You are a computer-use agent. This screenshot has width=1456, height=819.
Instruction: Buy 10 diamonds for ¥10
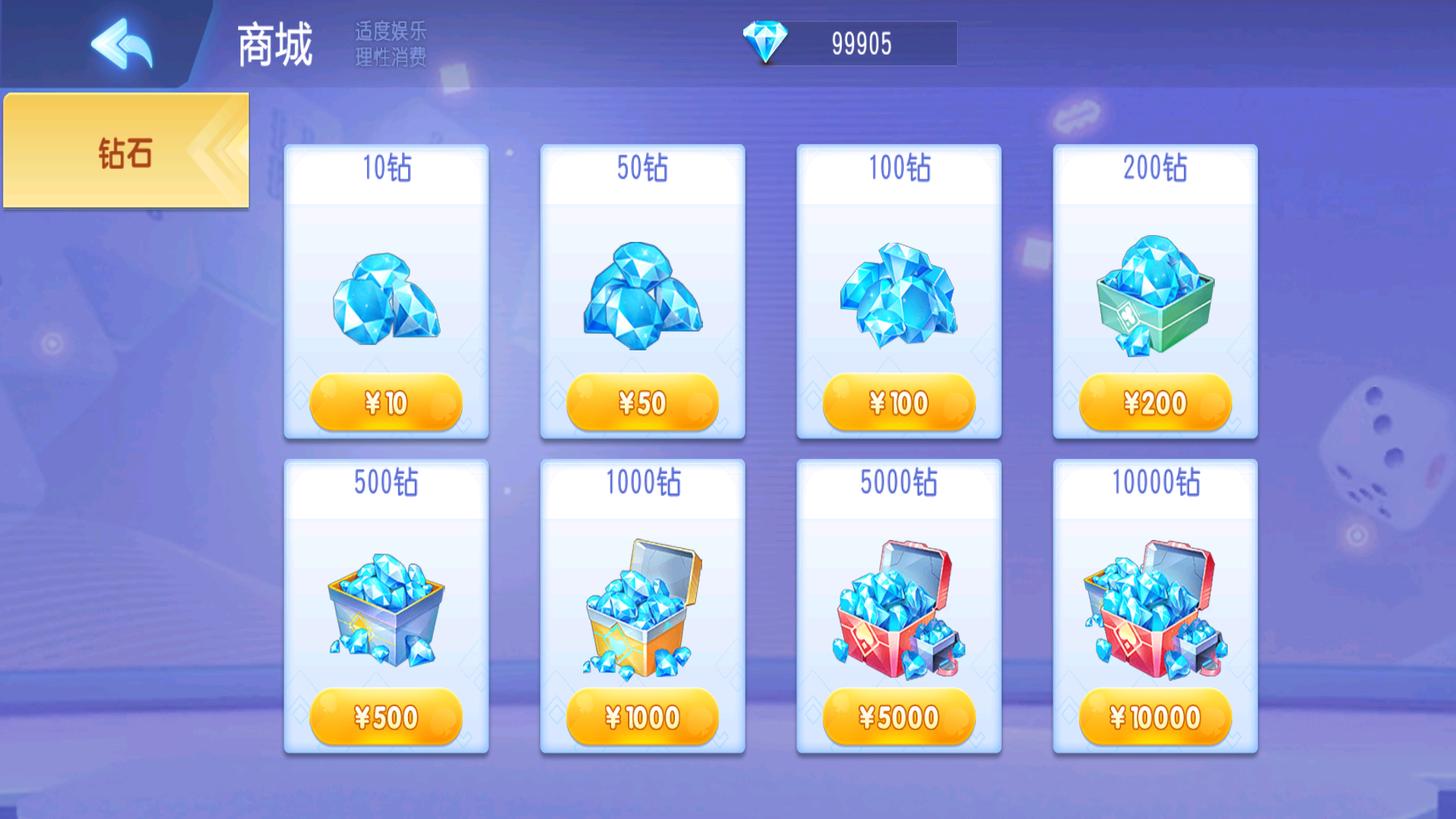pyautogui.click(x=386, y=403)
